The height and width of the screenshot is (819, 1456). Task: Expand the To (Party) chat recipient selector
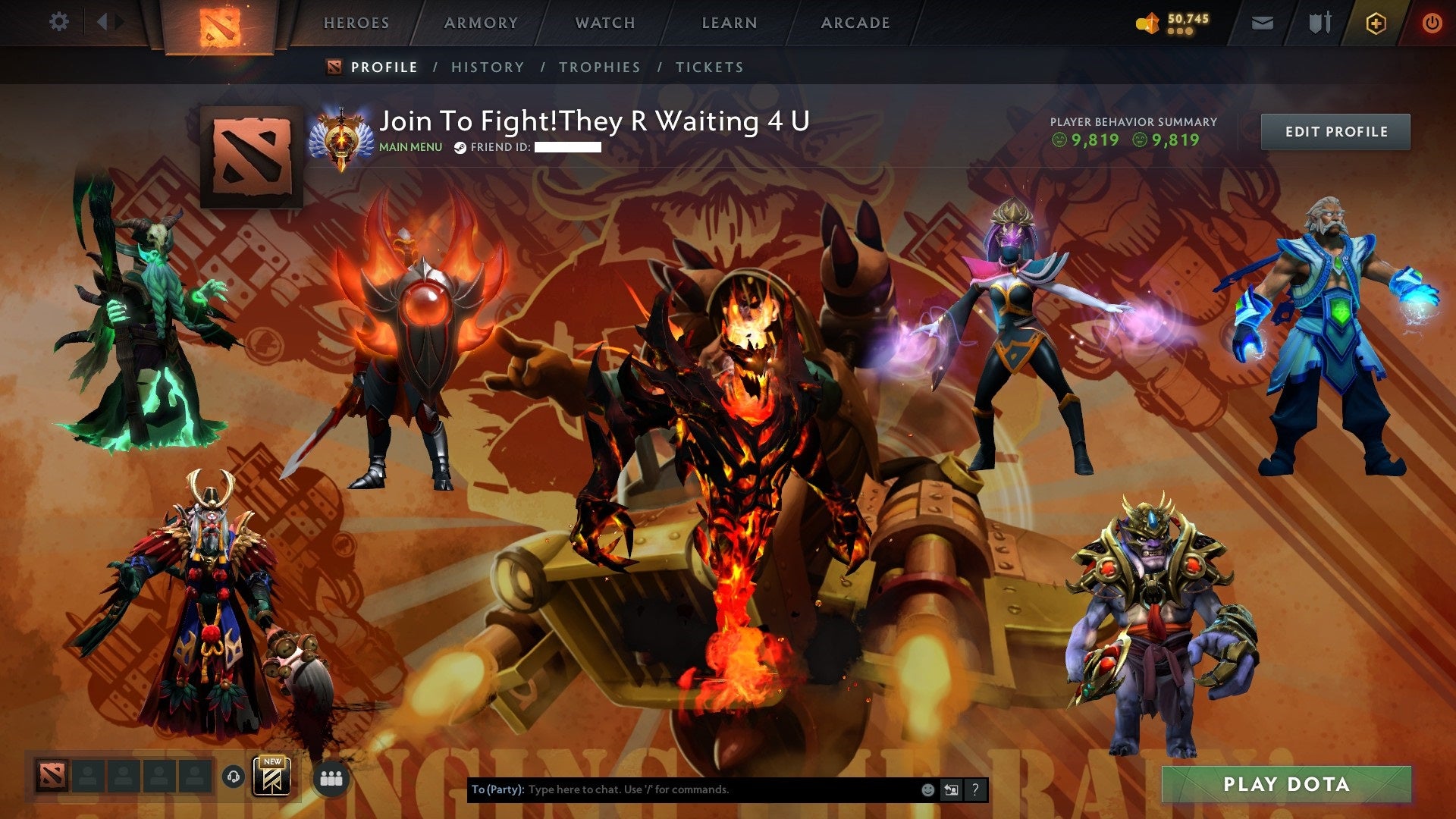497,789
